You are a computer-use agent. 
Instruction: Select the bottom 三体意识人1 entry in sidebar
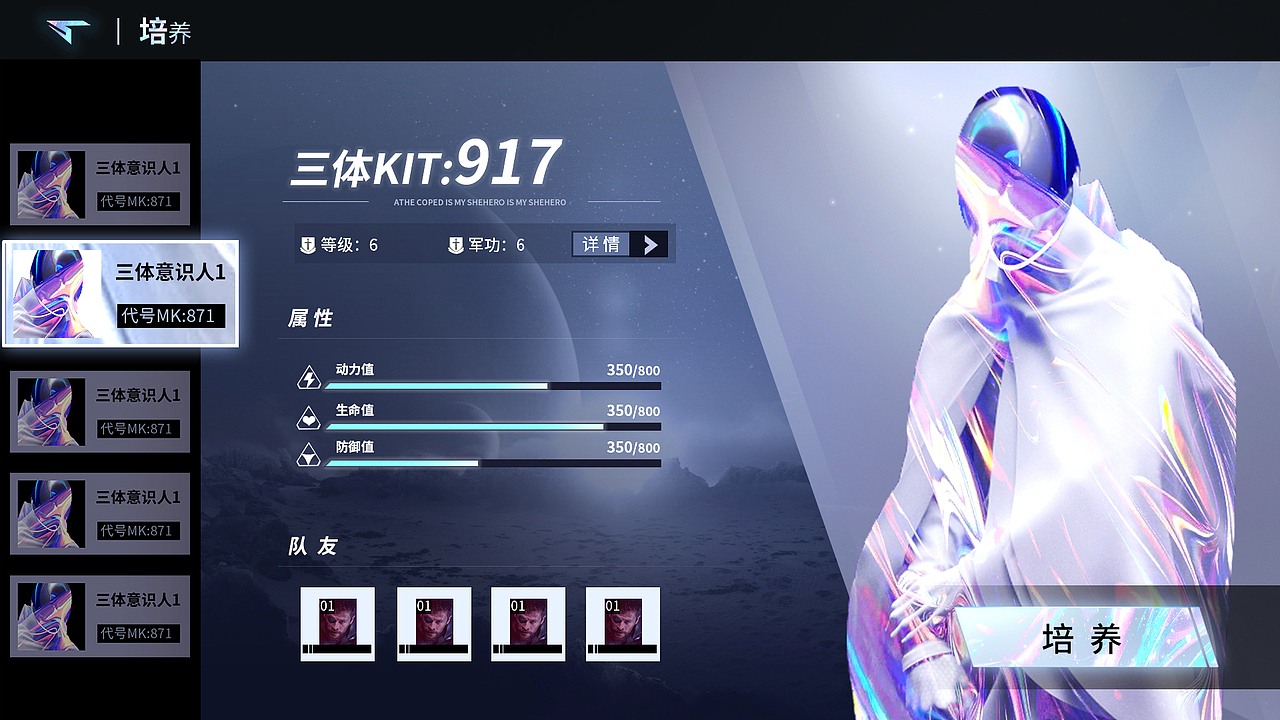(100, 615)
